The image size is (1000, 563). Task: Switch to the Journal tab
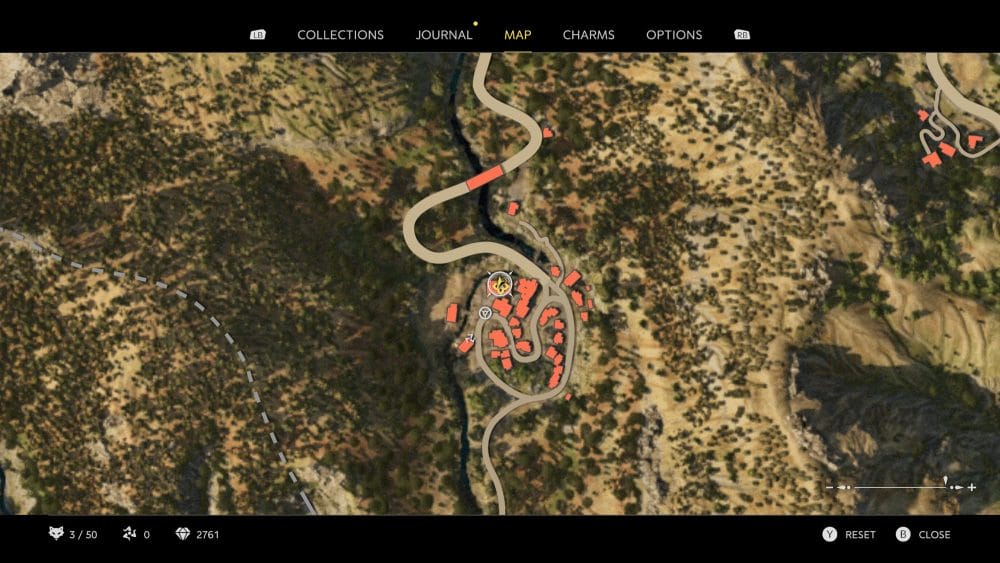tap(444, 35)
